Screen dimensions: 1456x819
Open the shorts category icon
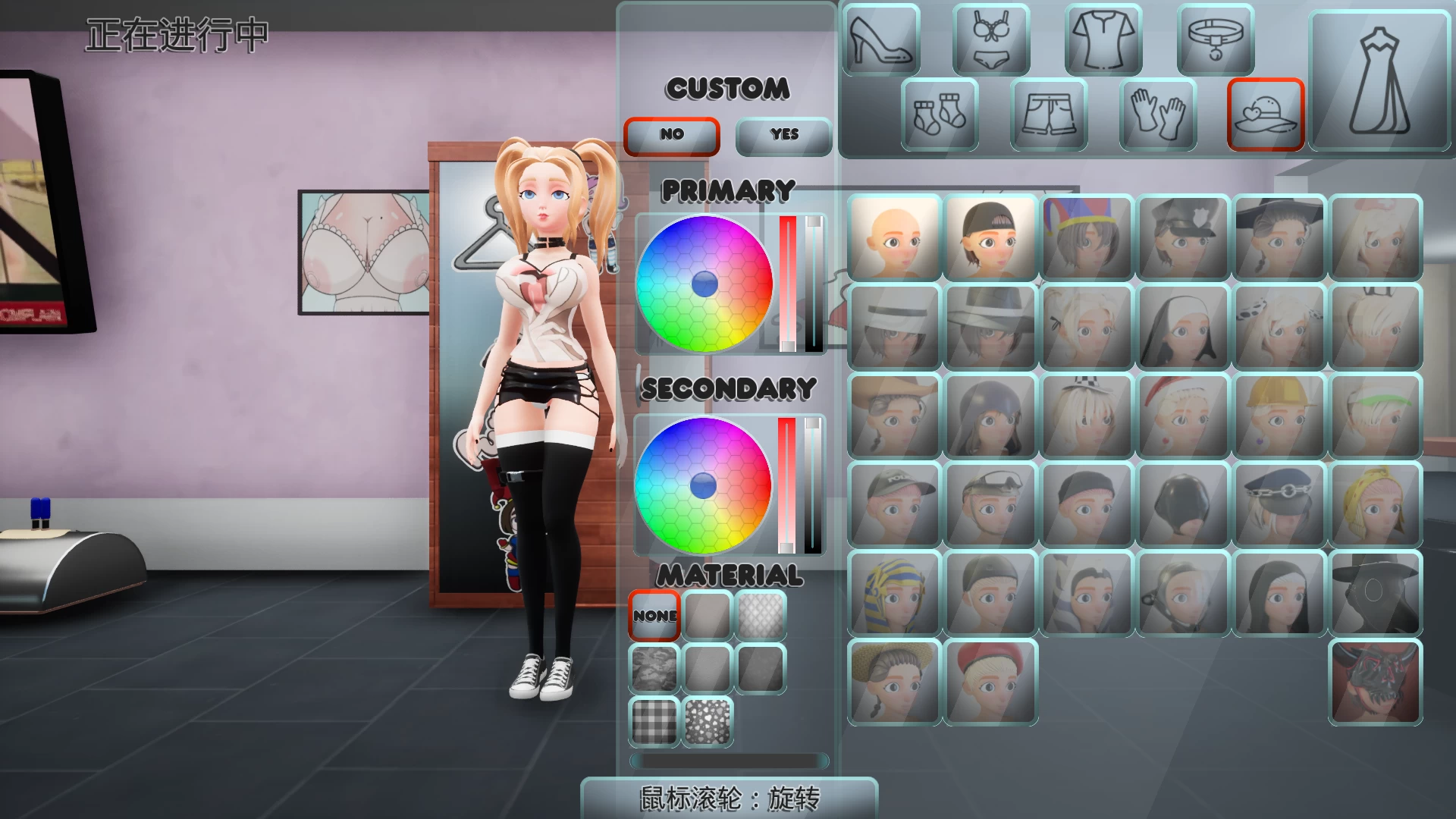[x=1049, y=114]
